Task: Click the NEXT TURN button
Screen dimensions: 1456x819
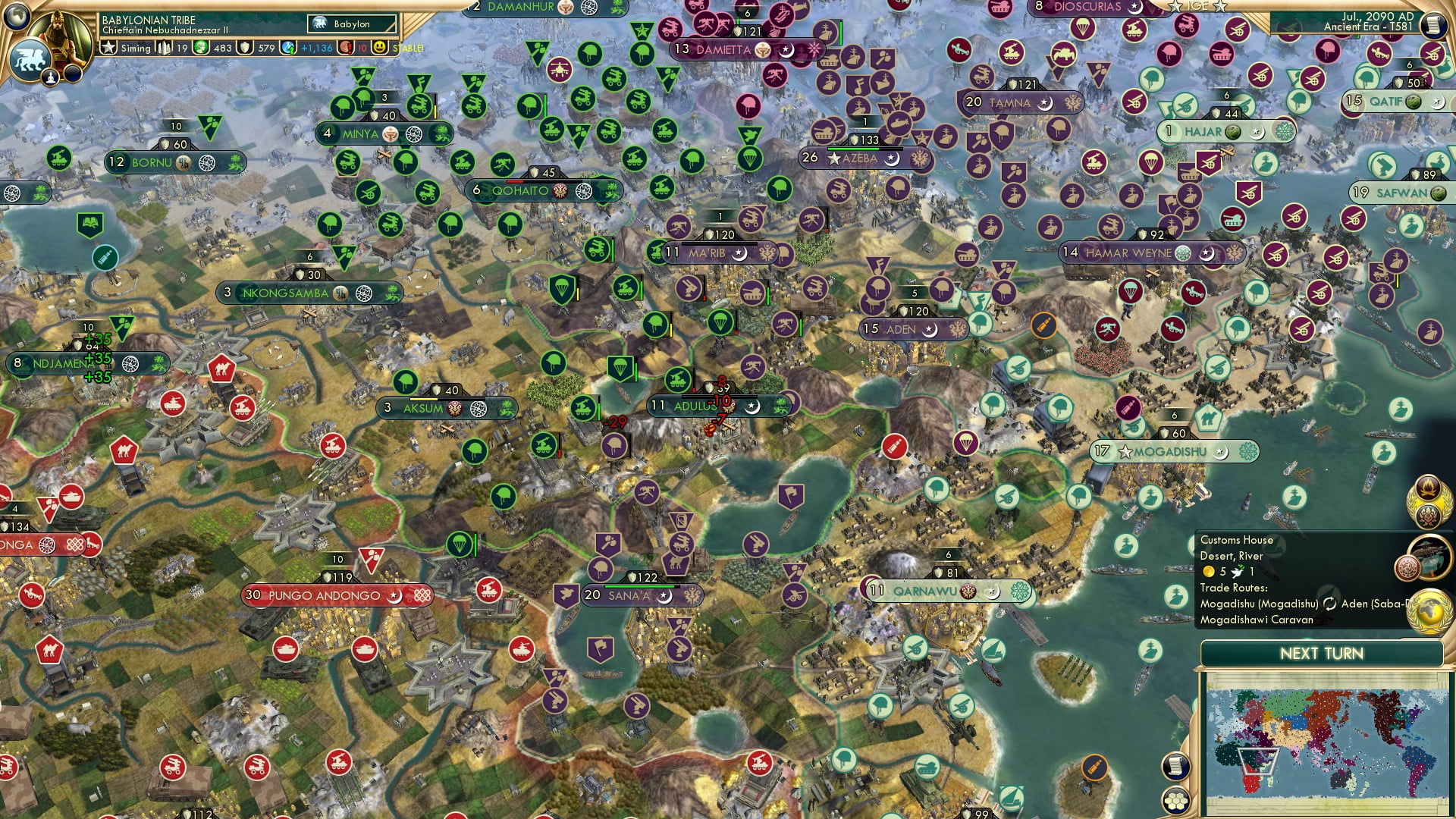Action: click(1323, 653)
